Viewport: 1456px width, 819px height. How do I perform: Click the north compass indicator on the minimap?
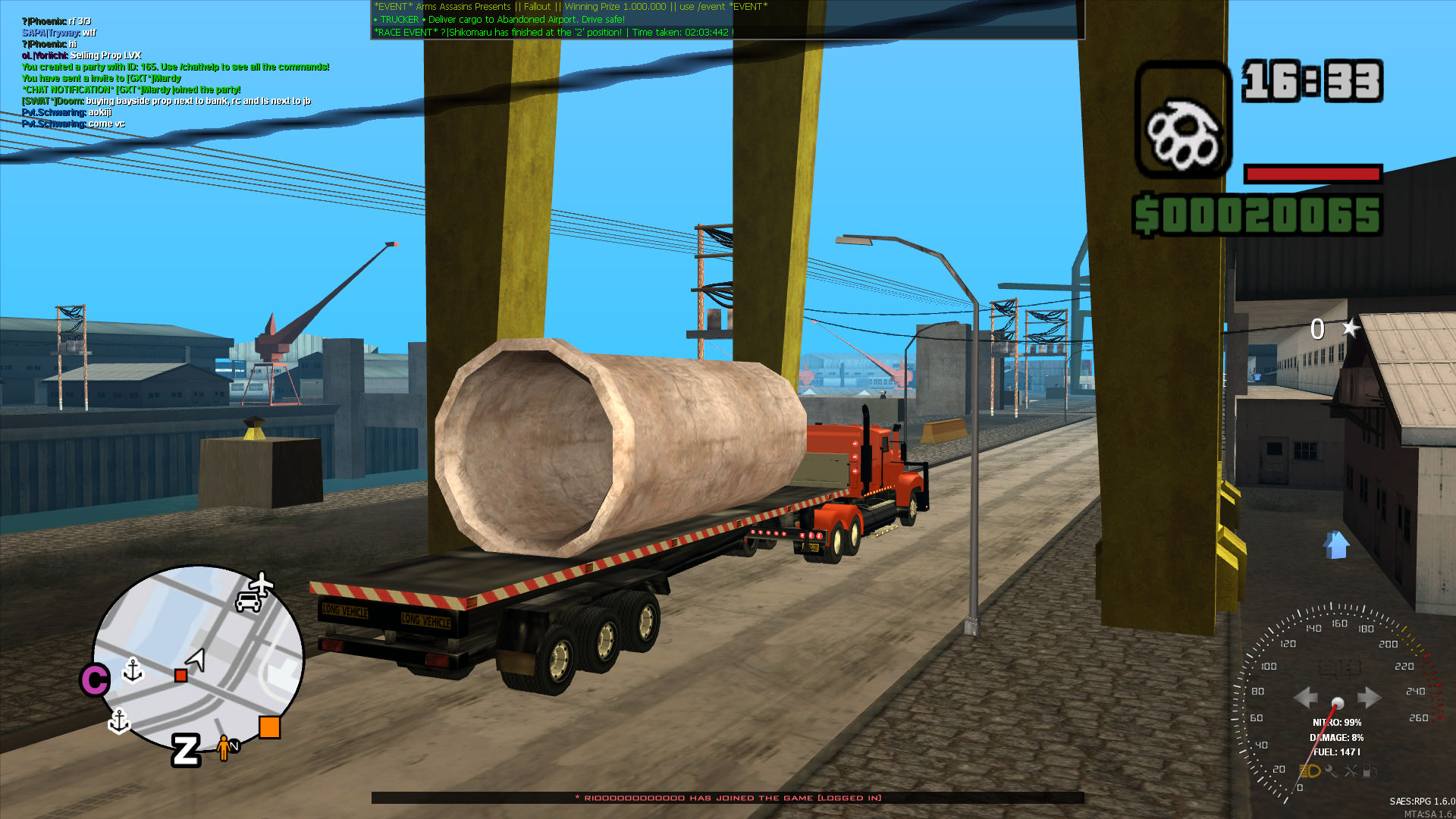pos(235,746)
